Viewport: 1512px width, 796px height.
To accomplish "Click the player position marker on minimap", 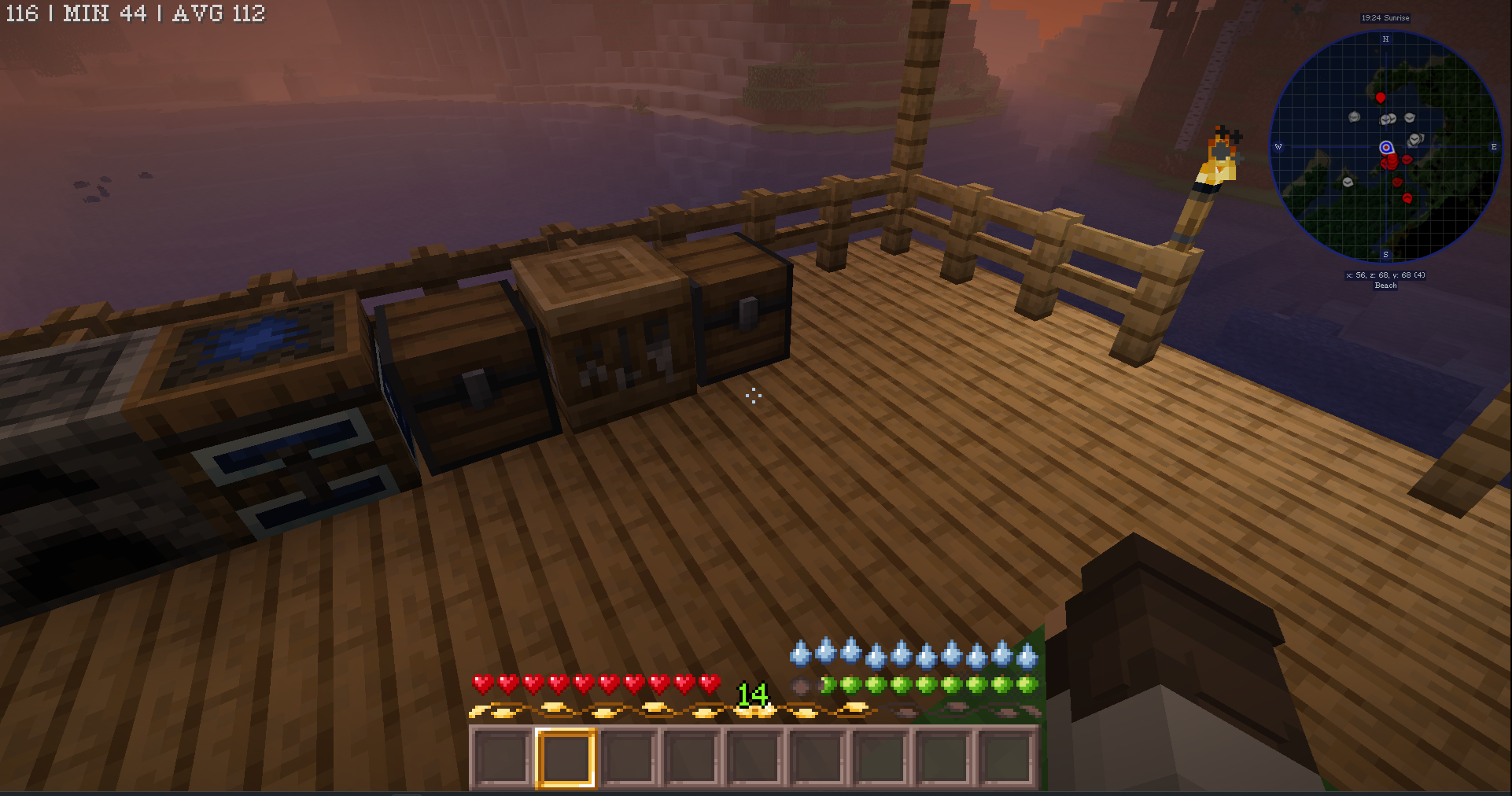I will point(1386,146).
